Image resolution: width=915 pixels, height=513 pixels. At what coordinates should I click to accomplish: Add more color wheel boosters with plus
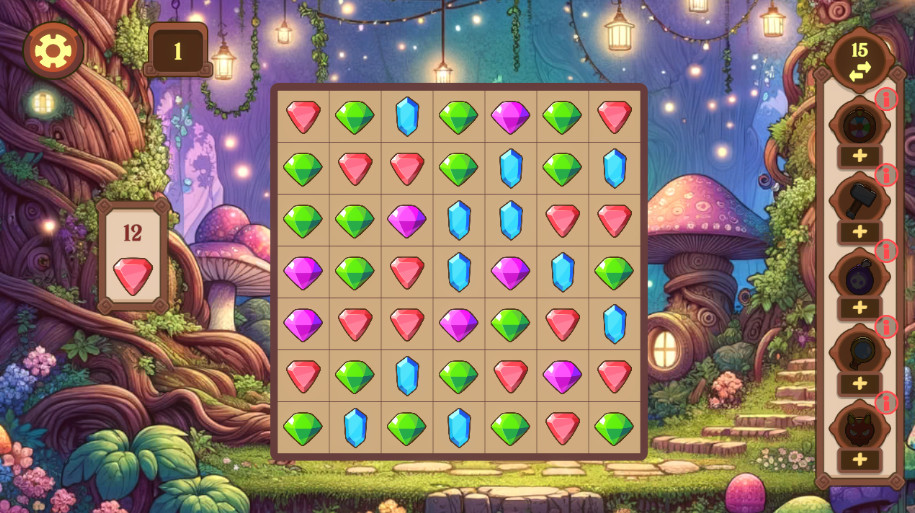[x=859, y=156]
